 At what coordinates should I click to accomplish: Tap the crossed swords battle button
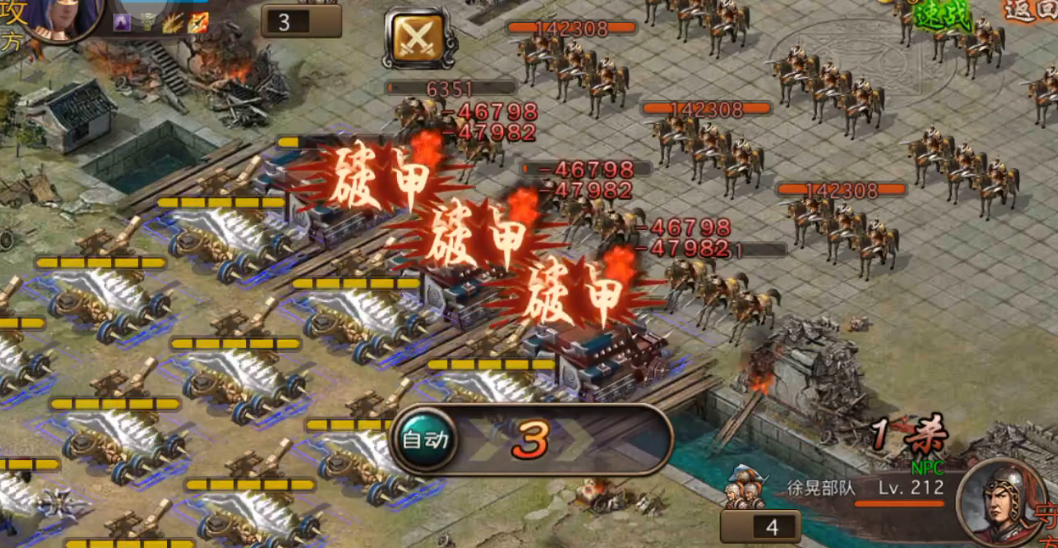[x=413, y=38]
